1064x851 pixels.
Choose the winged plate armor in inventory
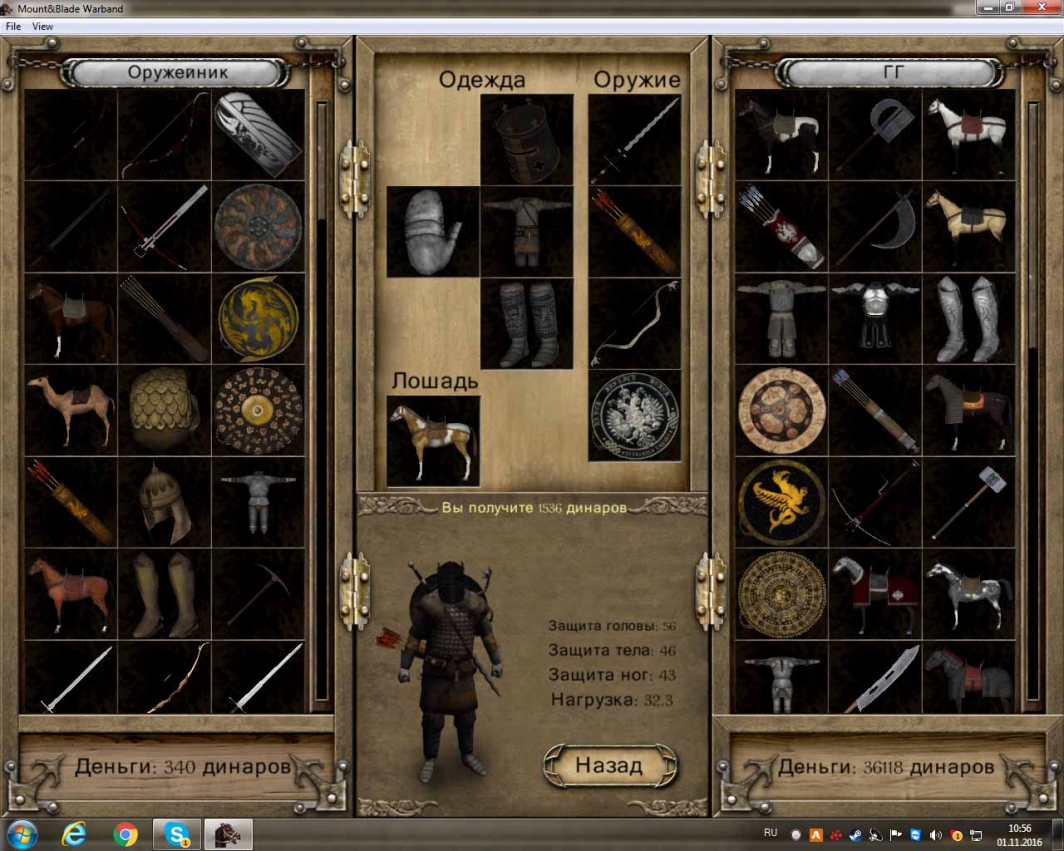point(875,318)
